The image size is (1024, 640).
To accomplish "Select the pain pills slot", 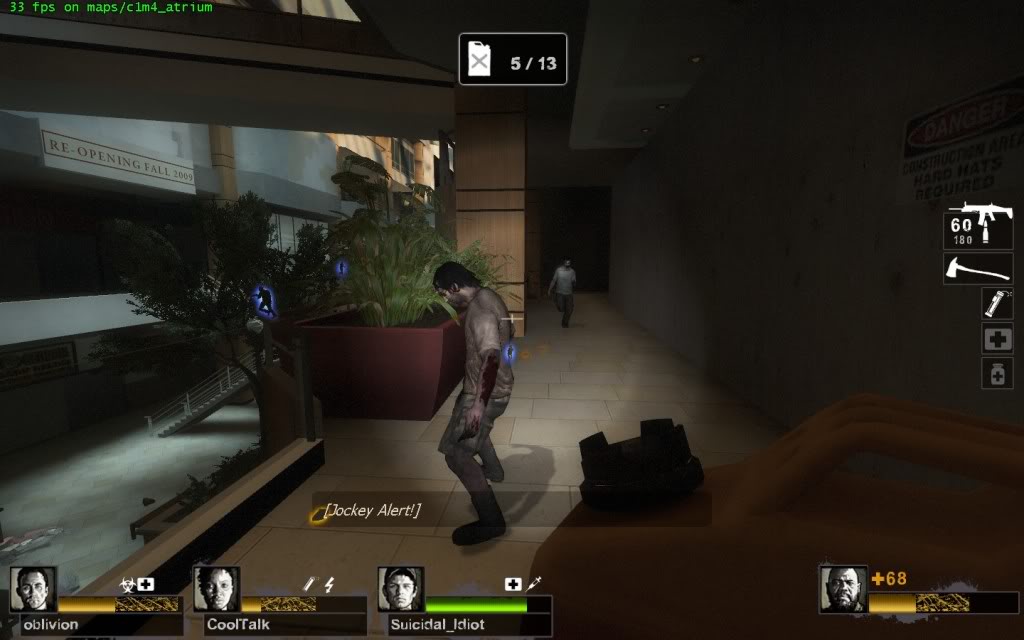I will [x=996, y=373].
